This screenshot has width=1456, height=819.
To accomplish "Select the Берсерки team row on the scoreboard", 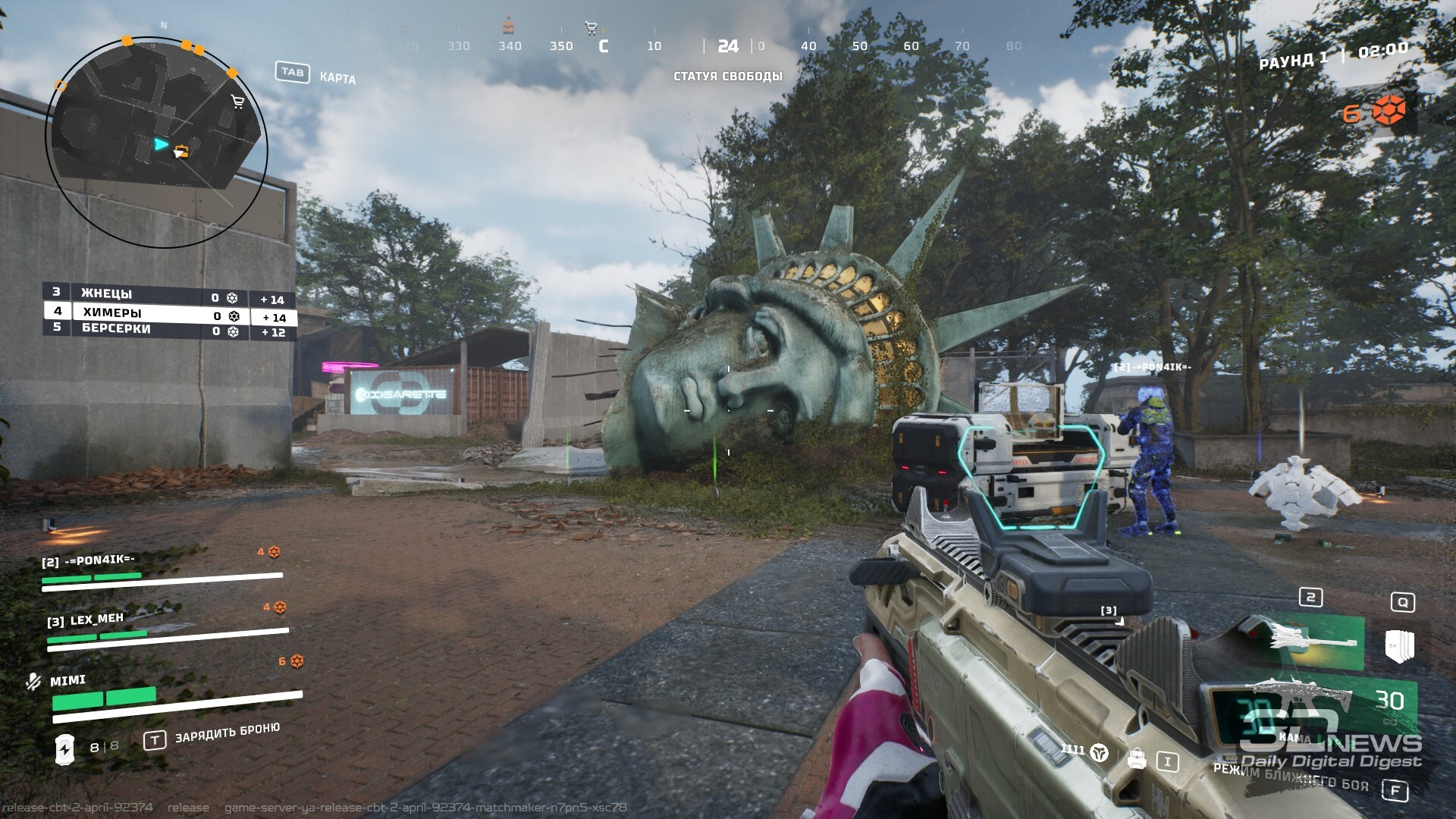I will coord(168,331).
